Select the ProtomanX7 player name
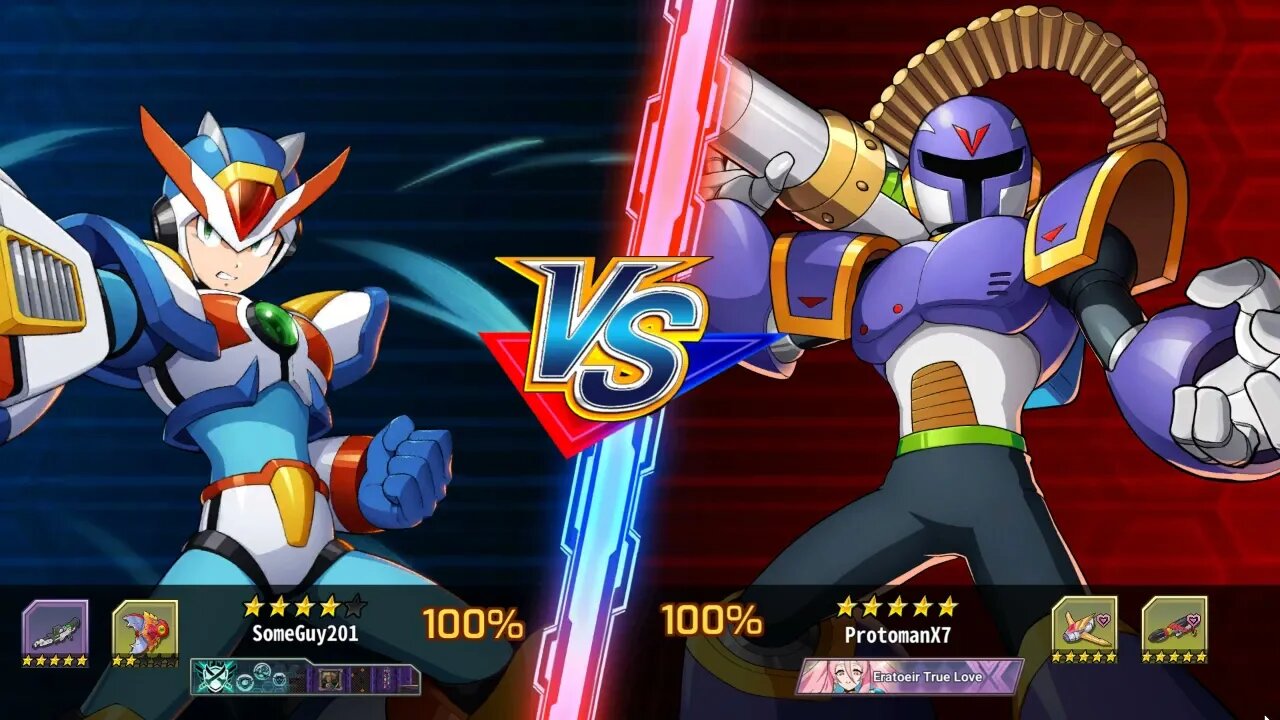The image size is (1280, 720). (900, 635)
